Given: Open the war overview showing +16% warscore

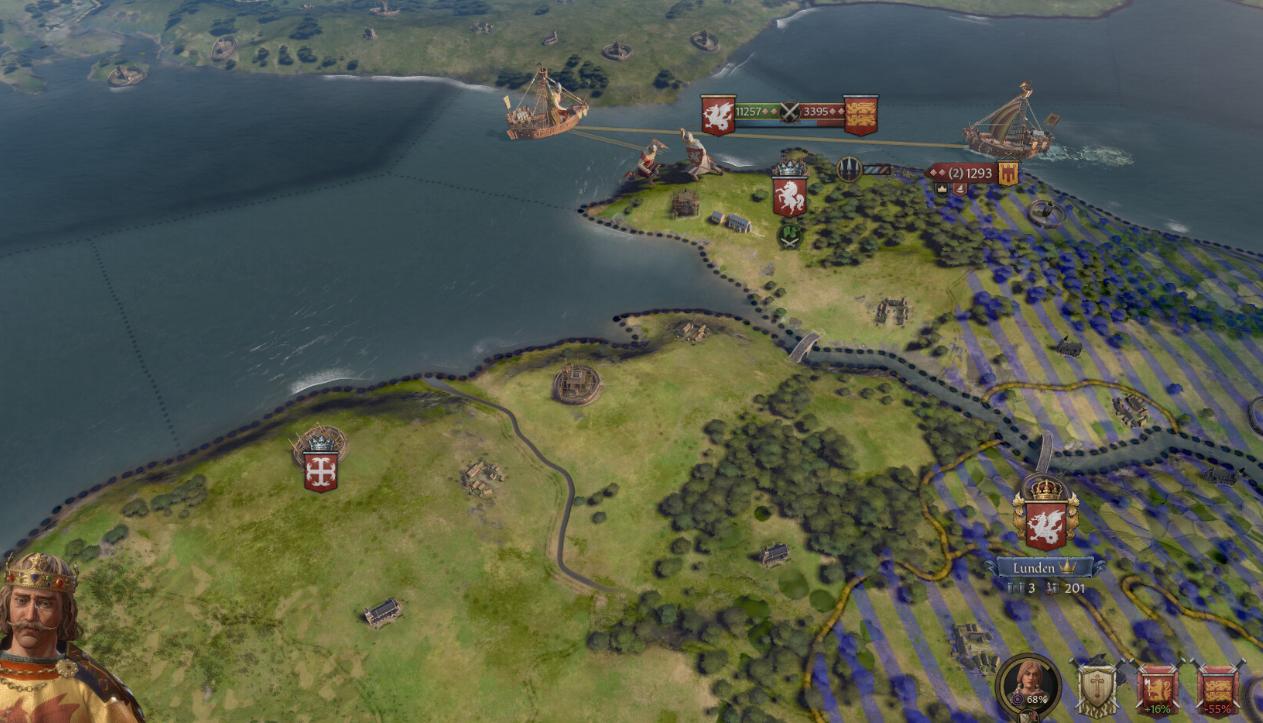Looking at the screenshot, I should click(x=1157, y=689).
